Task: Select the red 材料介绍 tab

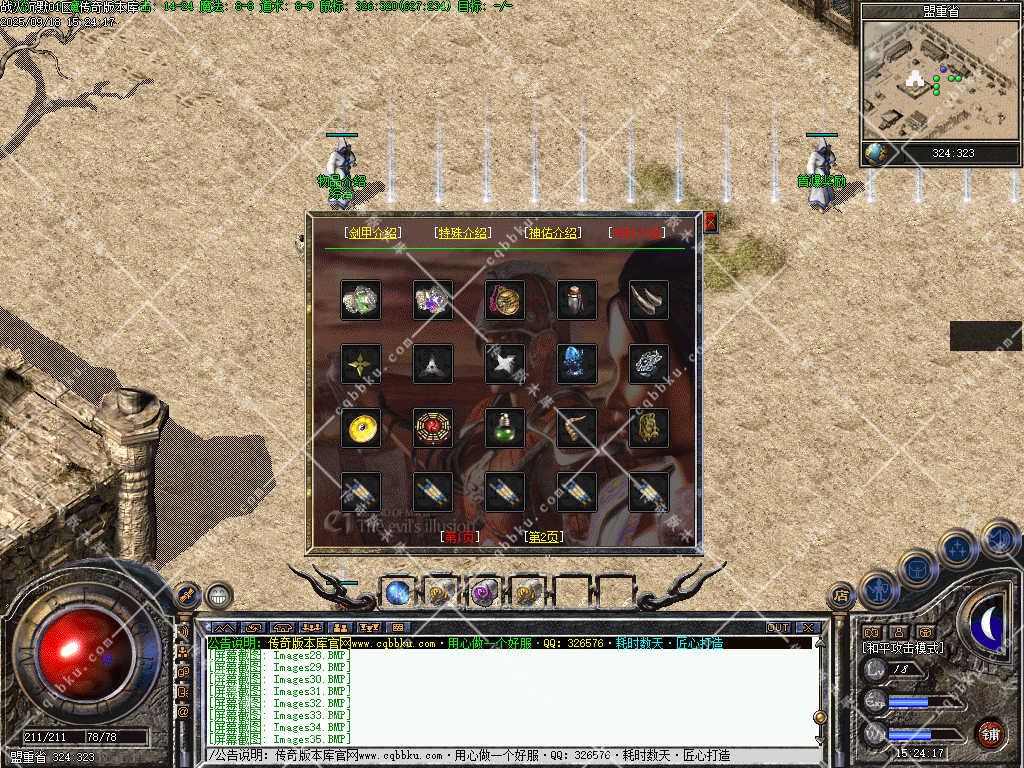Action: (636, 233)
